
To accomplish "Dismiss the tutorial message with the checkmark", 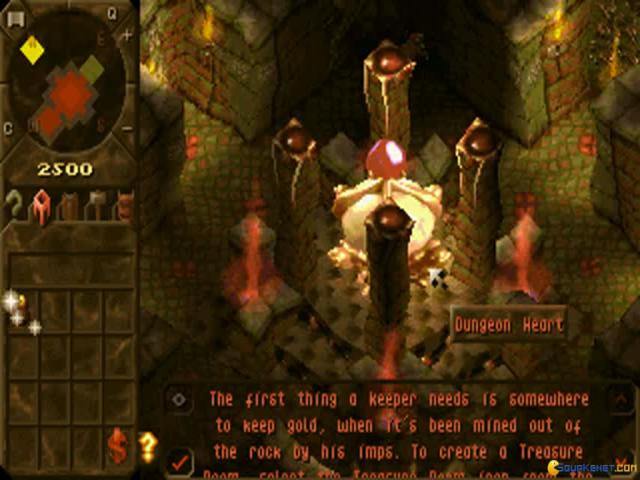I will coord(180,461).
